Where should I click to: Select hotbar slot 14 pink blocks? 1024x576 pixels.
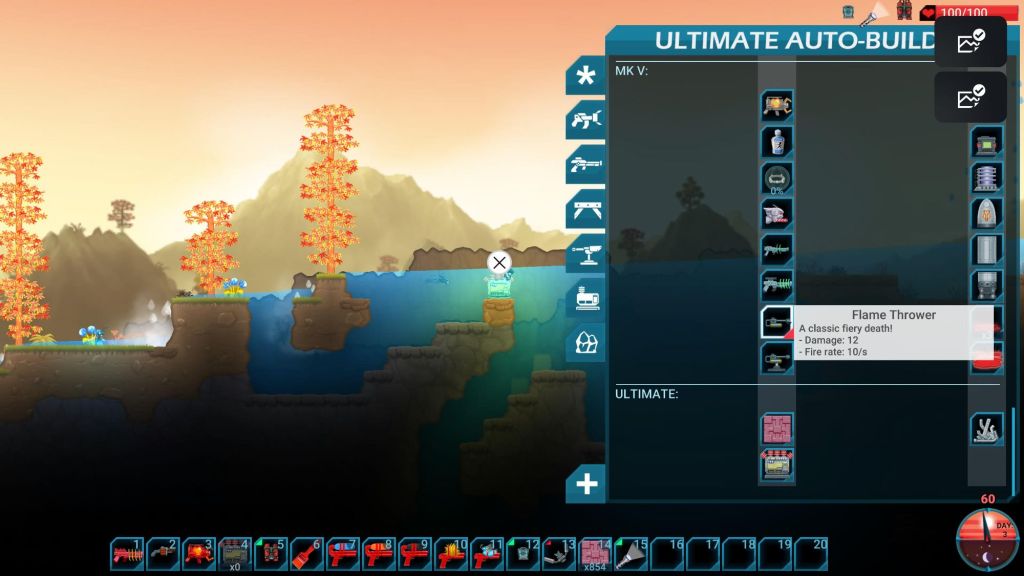coord(596,553)
